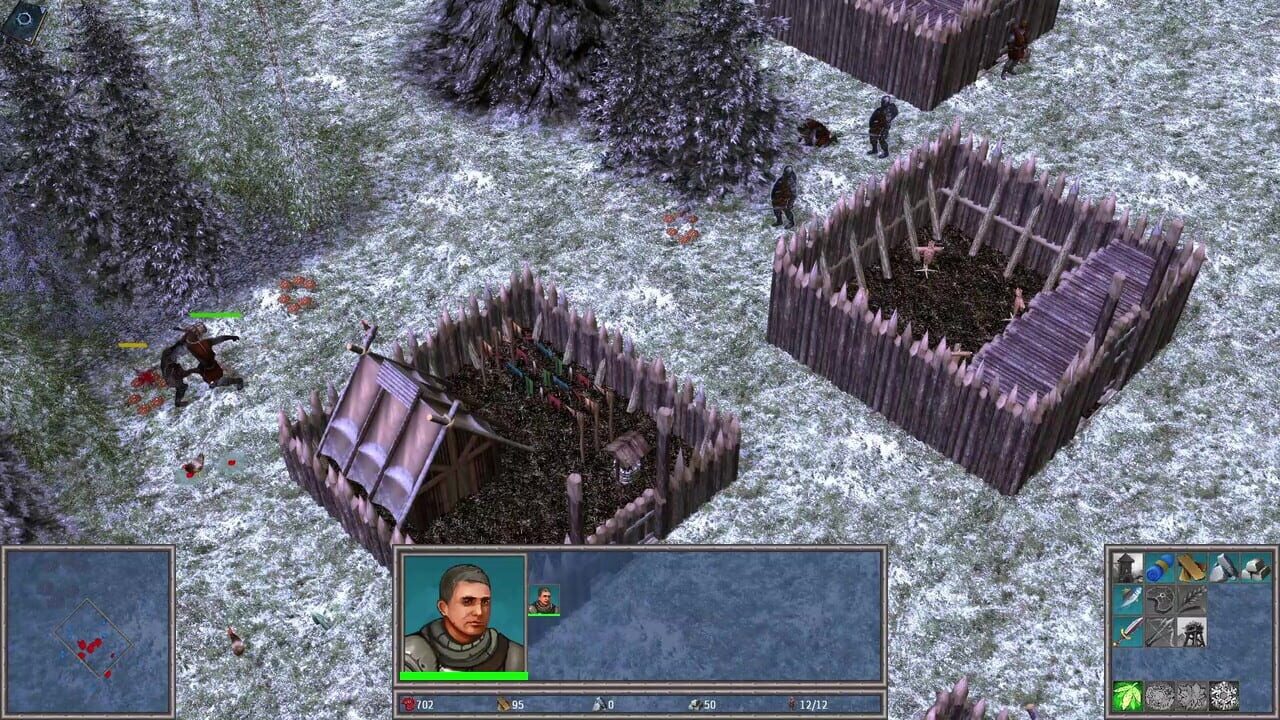1280x720 pixels.
Task: Select the watchtower construction icon
Action: click(1125, 568)
